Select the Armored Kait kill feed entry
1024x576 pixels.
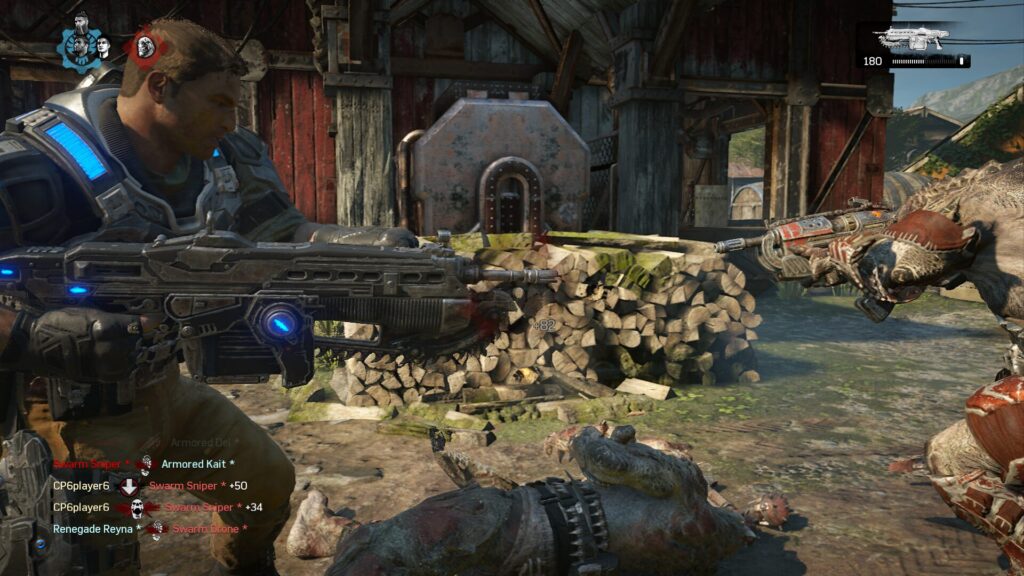pyautogui.click(x=197, y=464)
